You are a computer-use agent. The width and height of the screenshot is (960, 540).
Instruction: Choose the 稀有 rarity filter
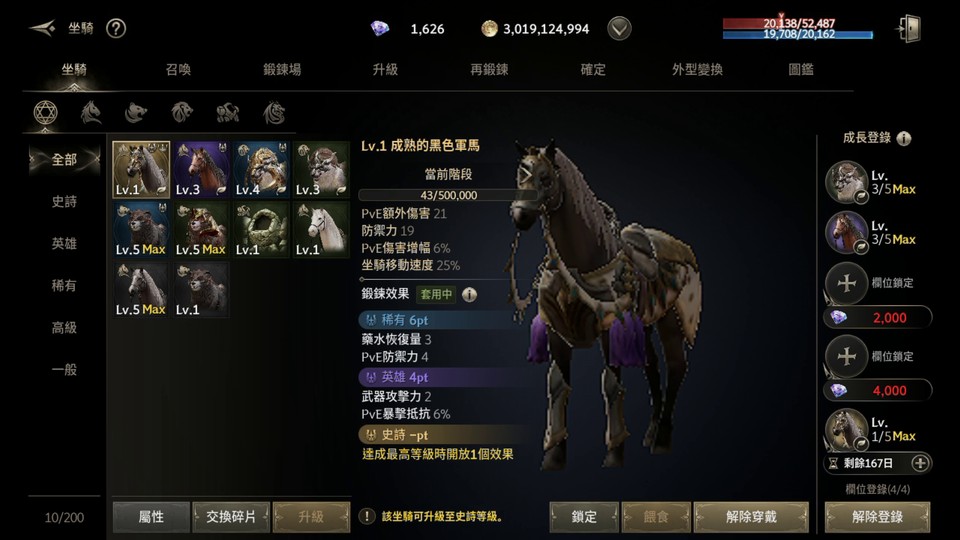click(x=64, y=285)
